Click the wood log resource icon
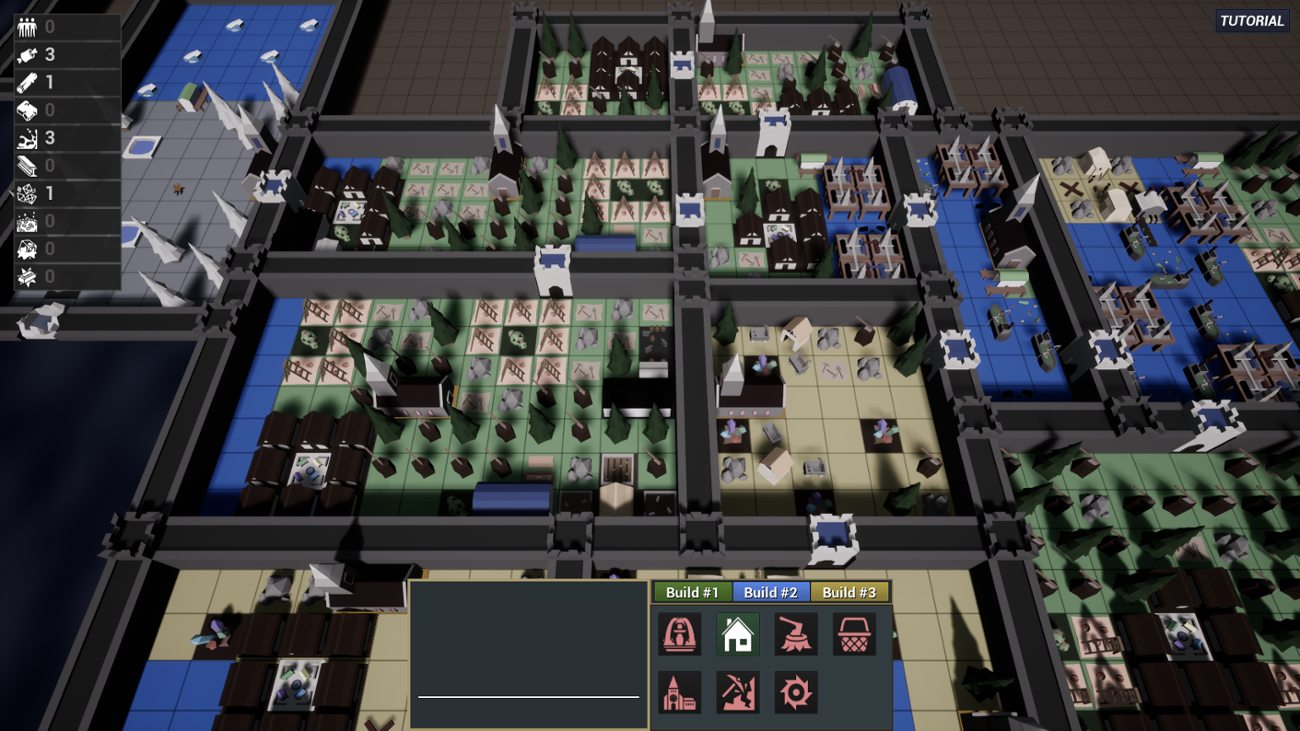This screenshot has height=731, width=1300. click(x=28, y=82)
